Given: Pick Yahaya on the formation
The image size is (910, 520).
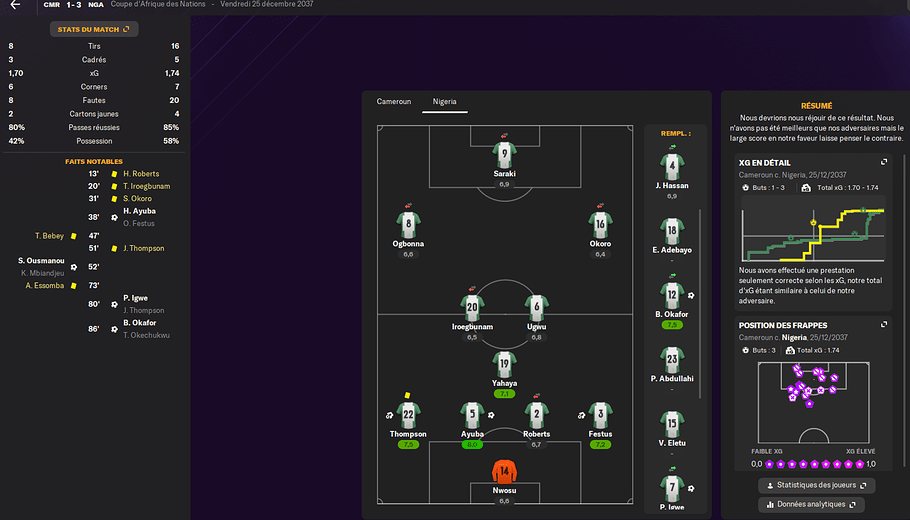Looking at the screenshot, I should [505, 364].
